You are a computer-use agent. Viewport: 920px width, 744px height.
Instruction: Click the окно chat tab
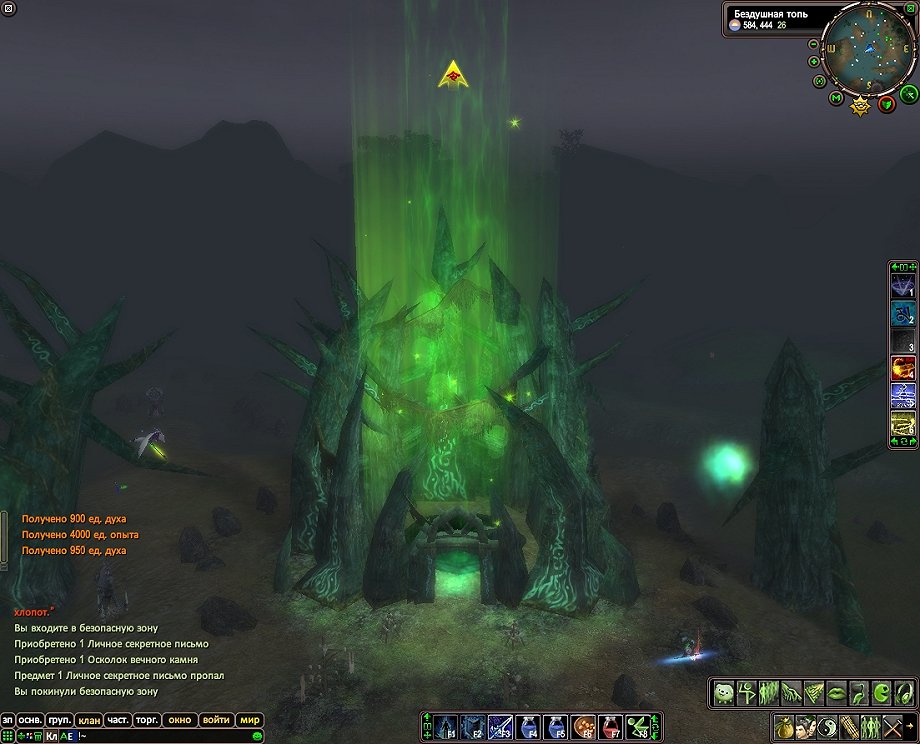coord(180,720)
